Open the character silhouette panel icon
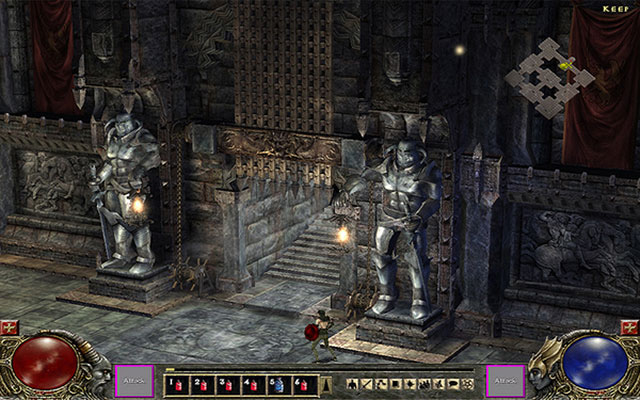 coord(353,384)
